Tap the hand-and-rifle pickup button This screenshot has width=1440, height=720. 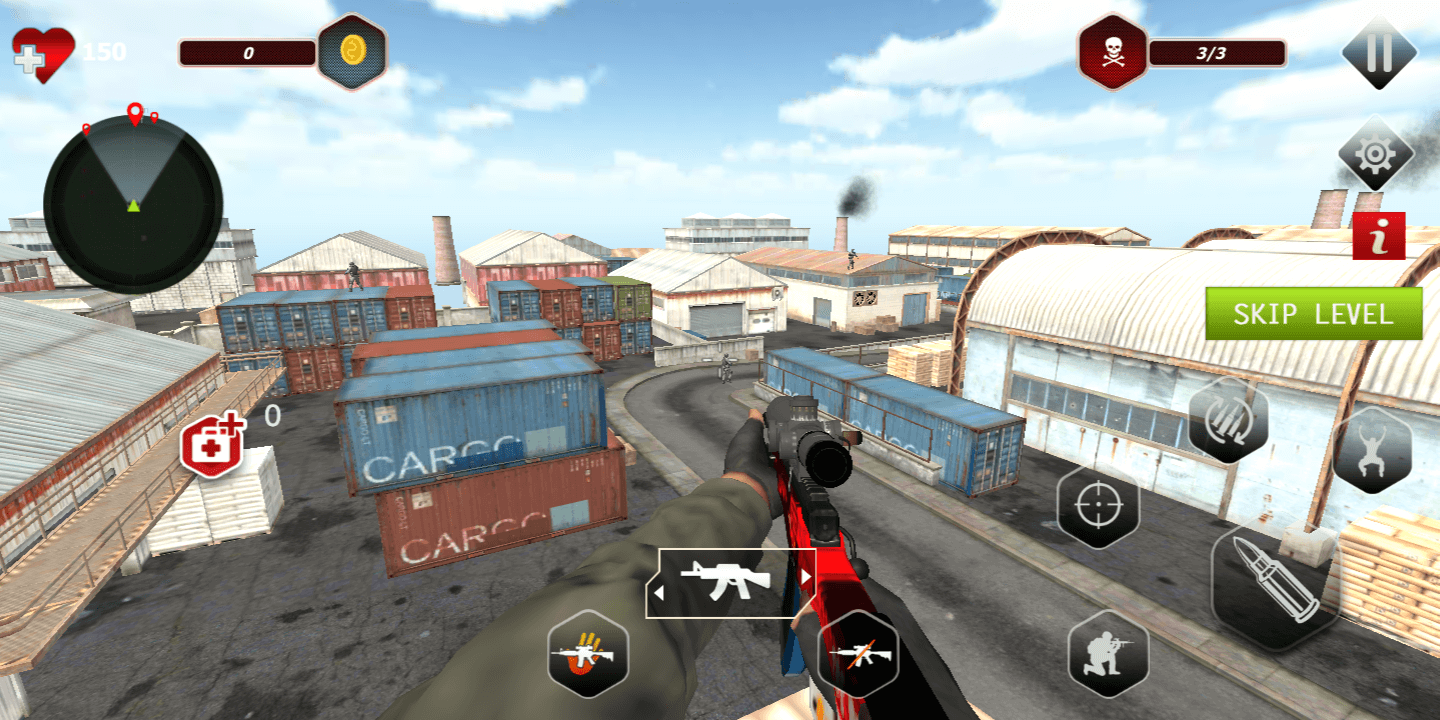[x=588, y=654]
